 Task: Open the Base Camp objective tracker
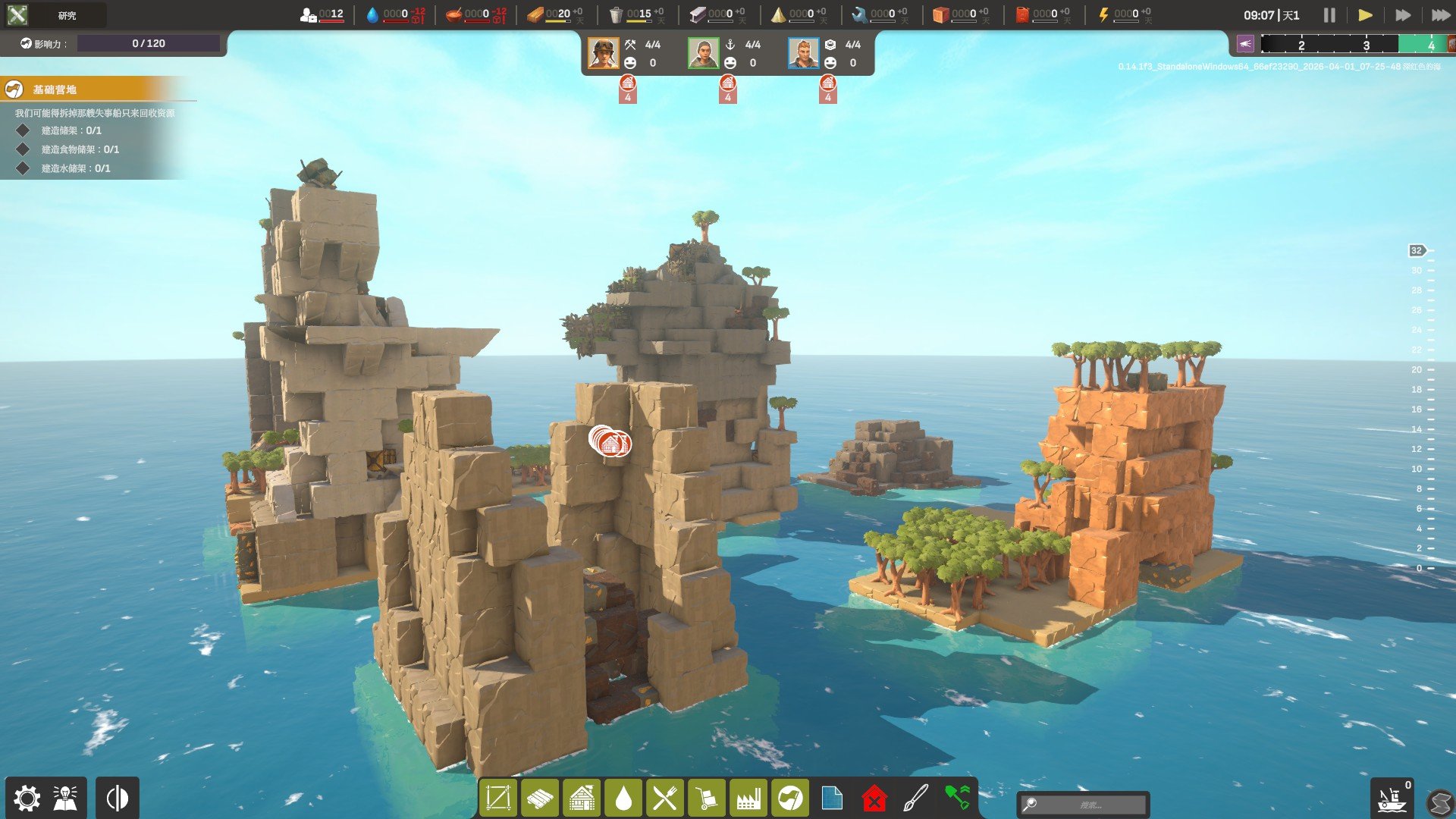[x=55, y=89]
